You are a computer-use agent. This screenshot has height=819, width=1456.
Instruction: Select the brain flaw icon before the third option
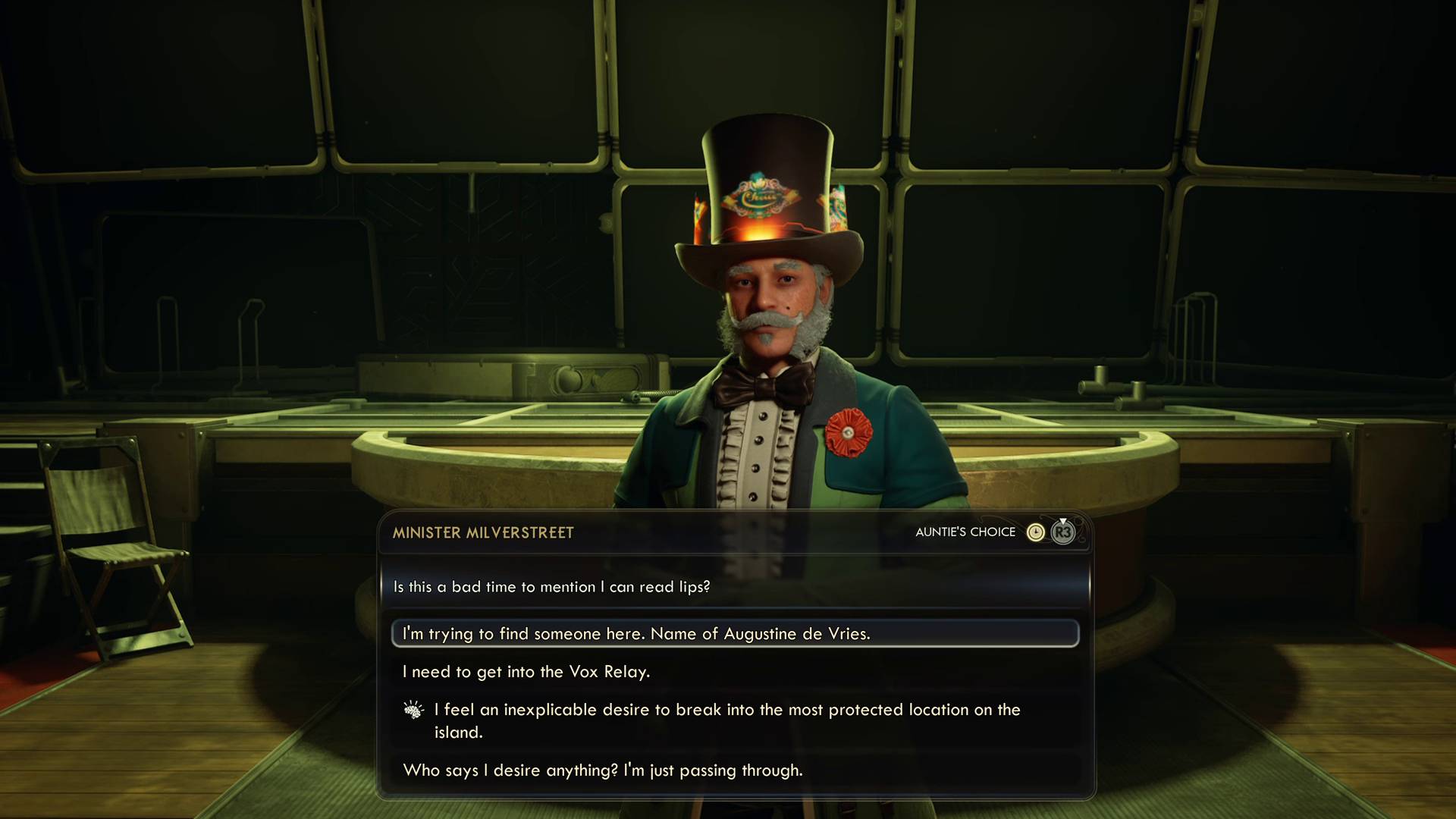[413, 708]
